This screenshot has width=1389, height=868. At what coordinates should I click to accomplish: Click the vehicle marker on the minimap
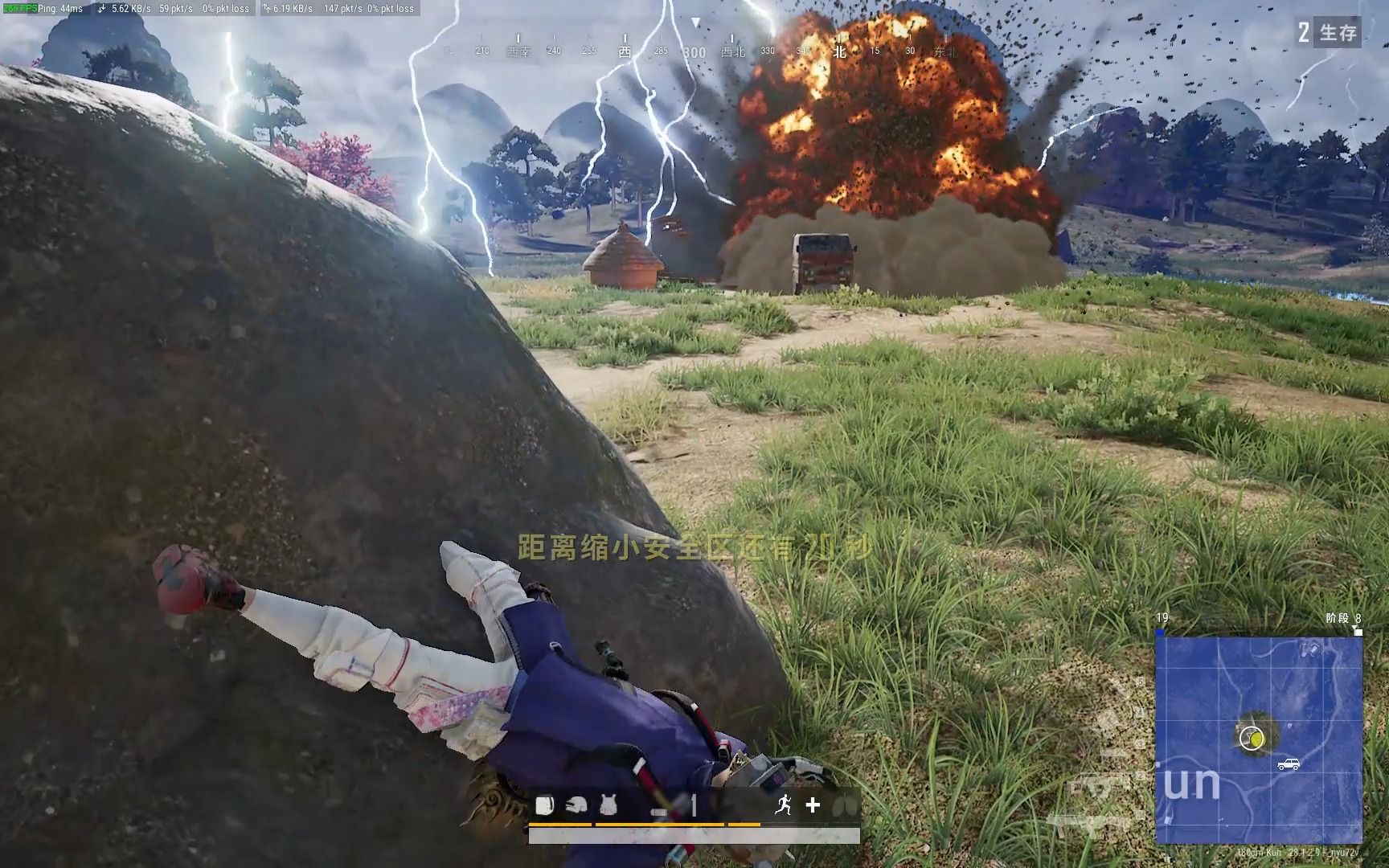click(x=1289, y=764)
